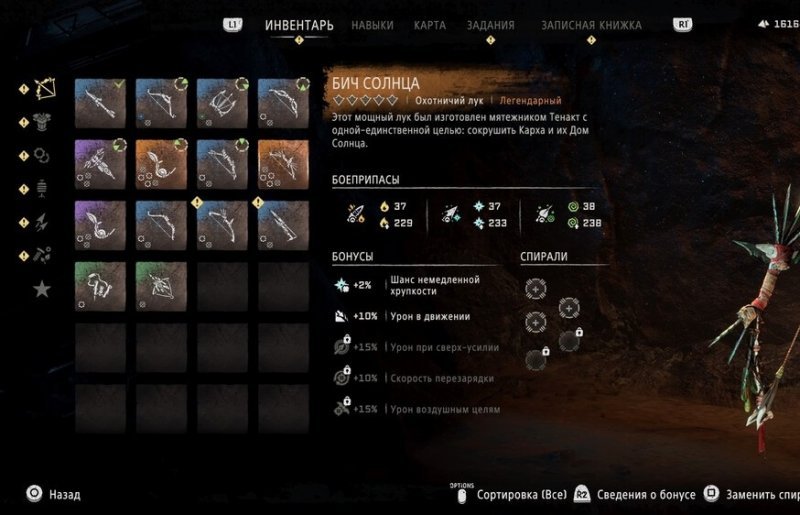800x515 pixels.
Task: Select the equipped weapon with green checkmark
Action: click(100, 103)
